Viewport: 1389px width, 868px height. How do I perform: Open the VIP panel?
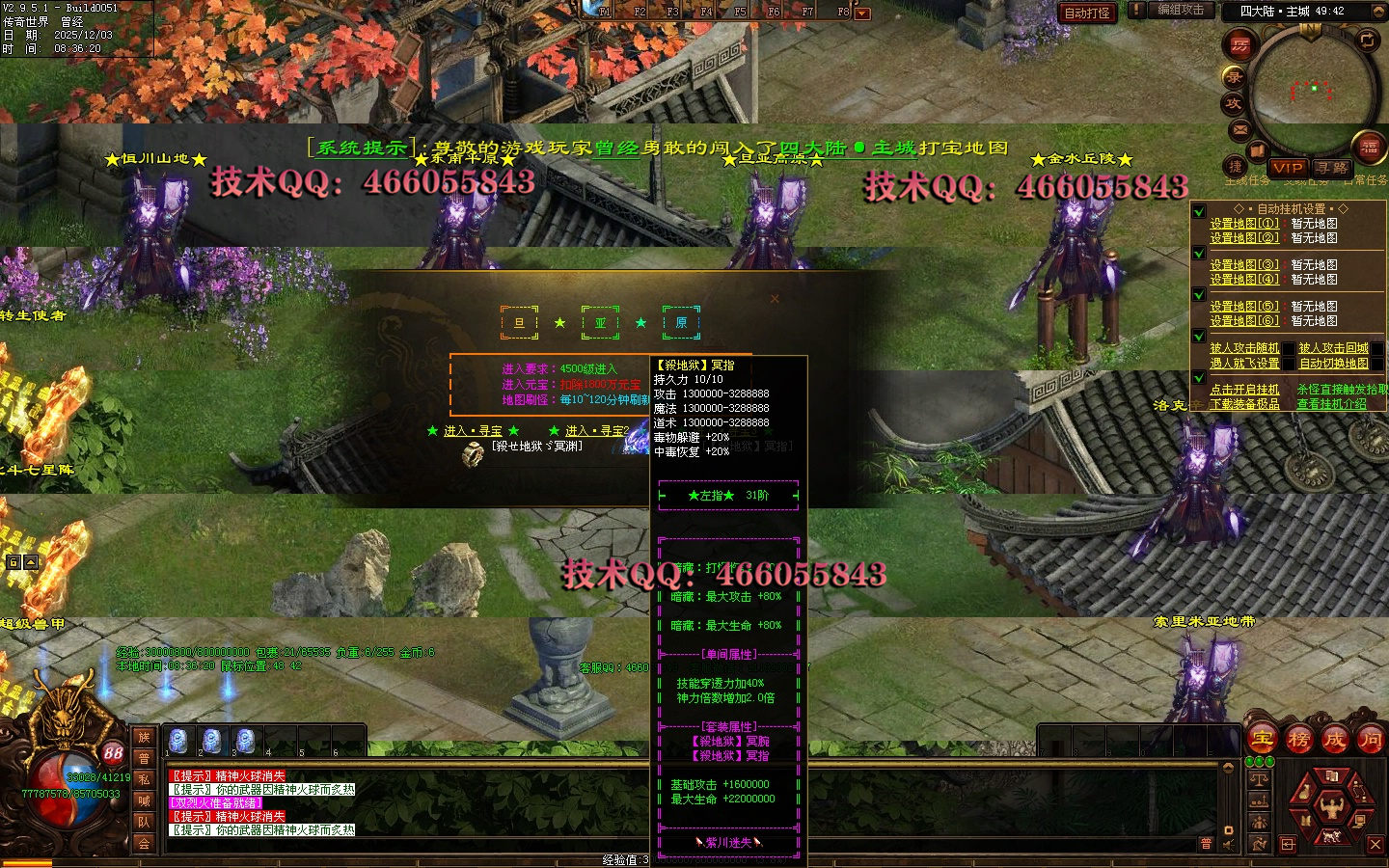(1288, 168)
